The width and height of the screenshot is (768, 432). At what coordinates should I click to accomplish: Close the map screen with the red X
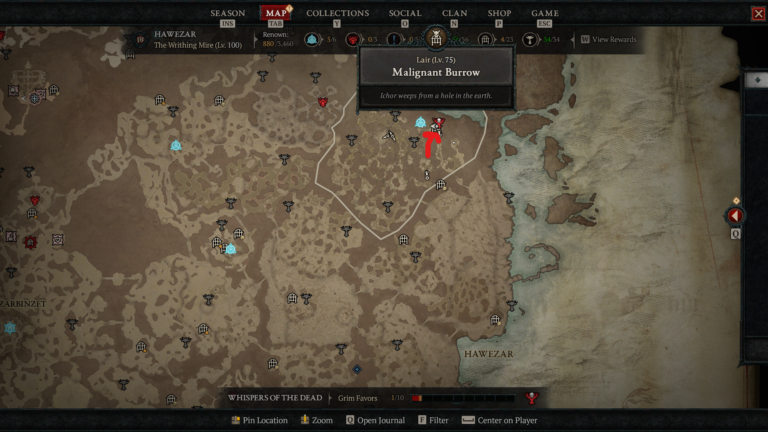[757, 14]
